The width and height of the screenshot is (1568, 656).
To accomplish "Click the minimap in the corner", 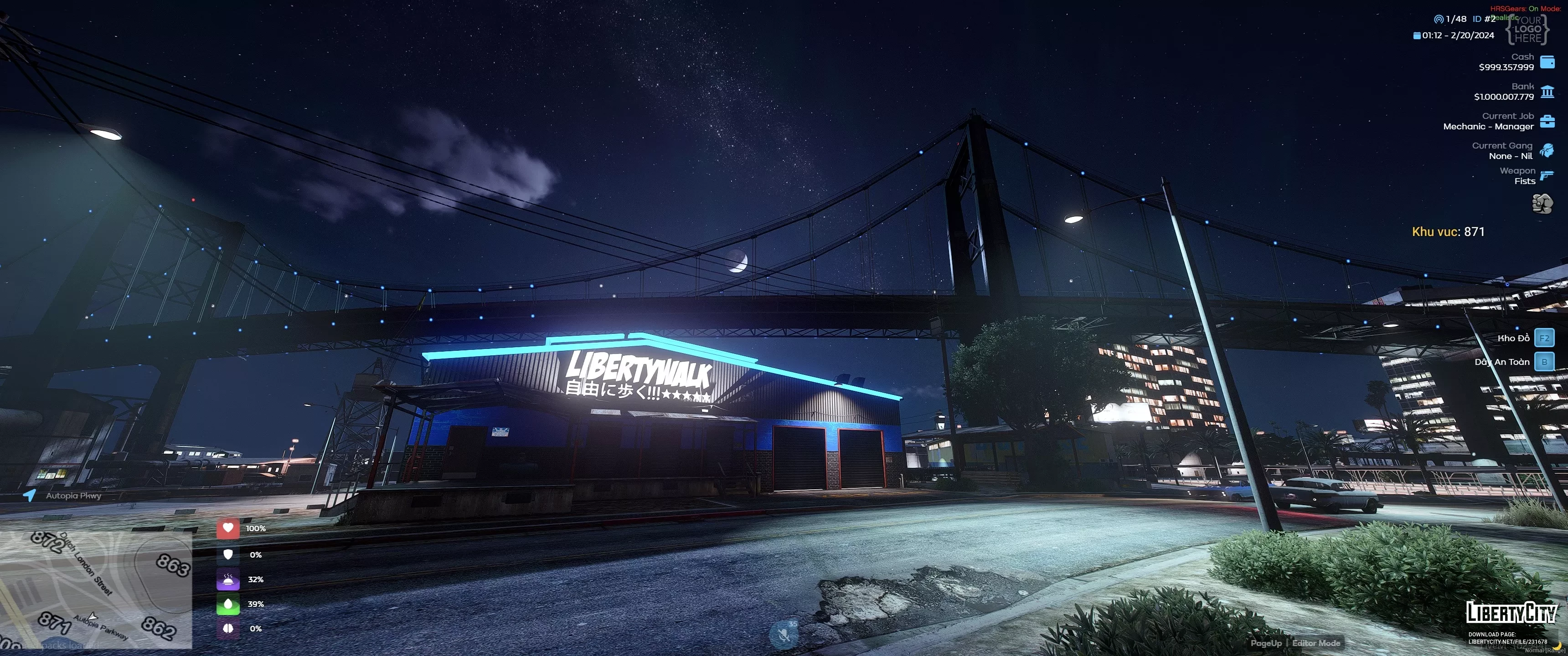I will 96,589.
